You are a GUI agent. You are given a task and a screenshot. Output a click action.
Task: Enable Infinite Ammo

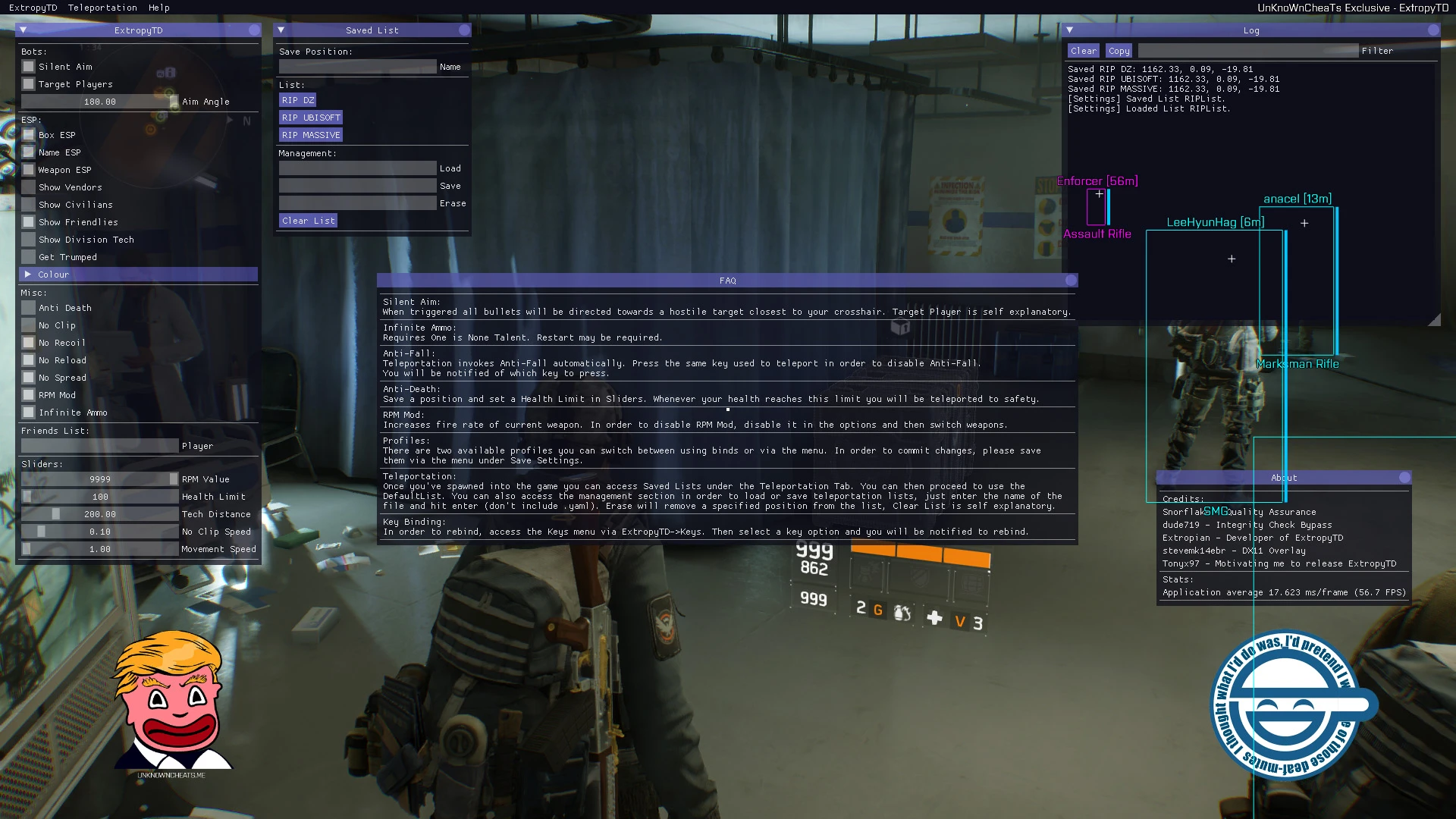click(29, 413)
